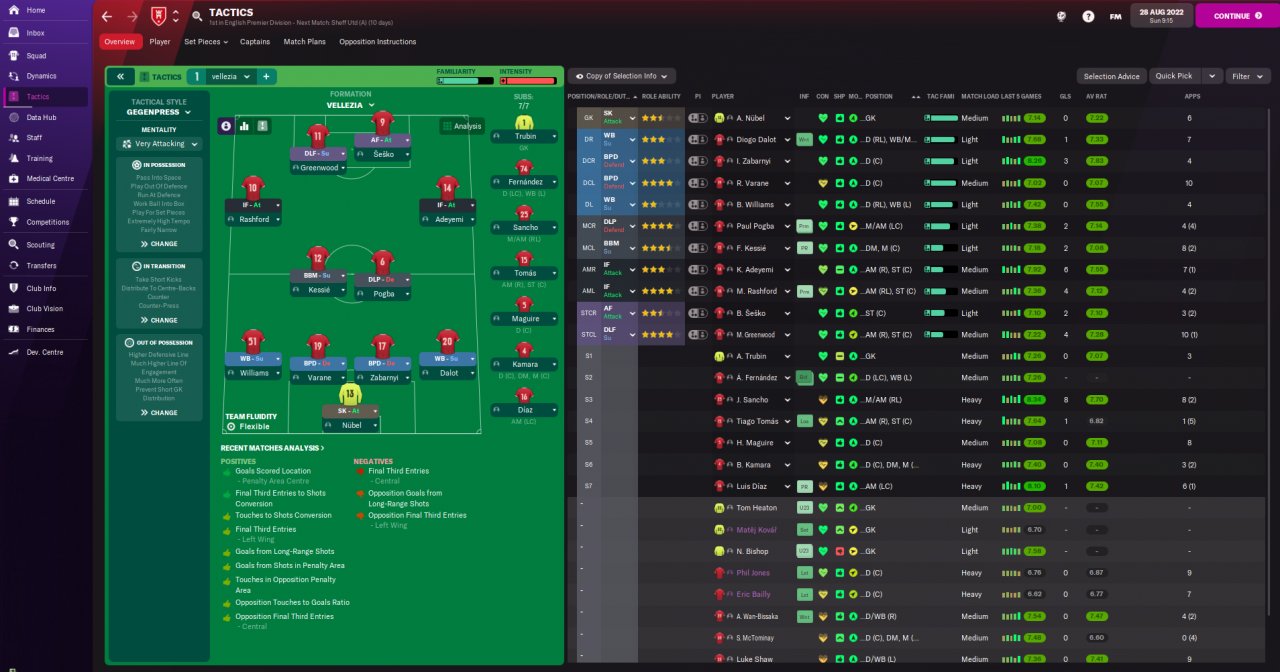Open the Finances section

tap(41, 329)
